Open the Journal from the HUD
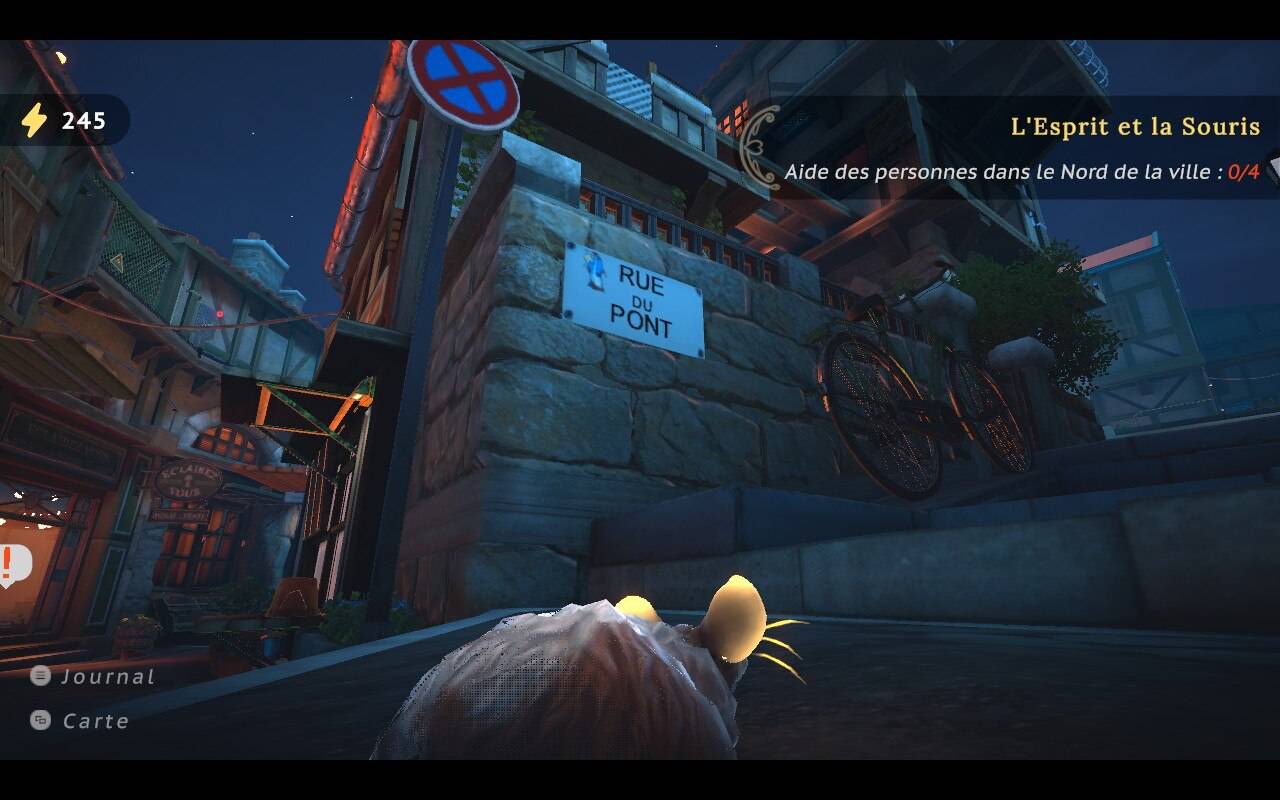 (93, 677)
